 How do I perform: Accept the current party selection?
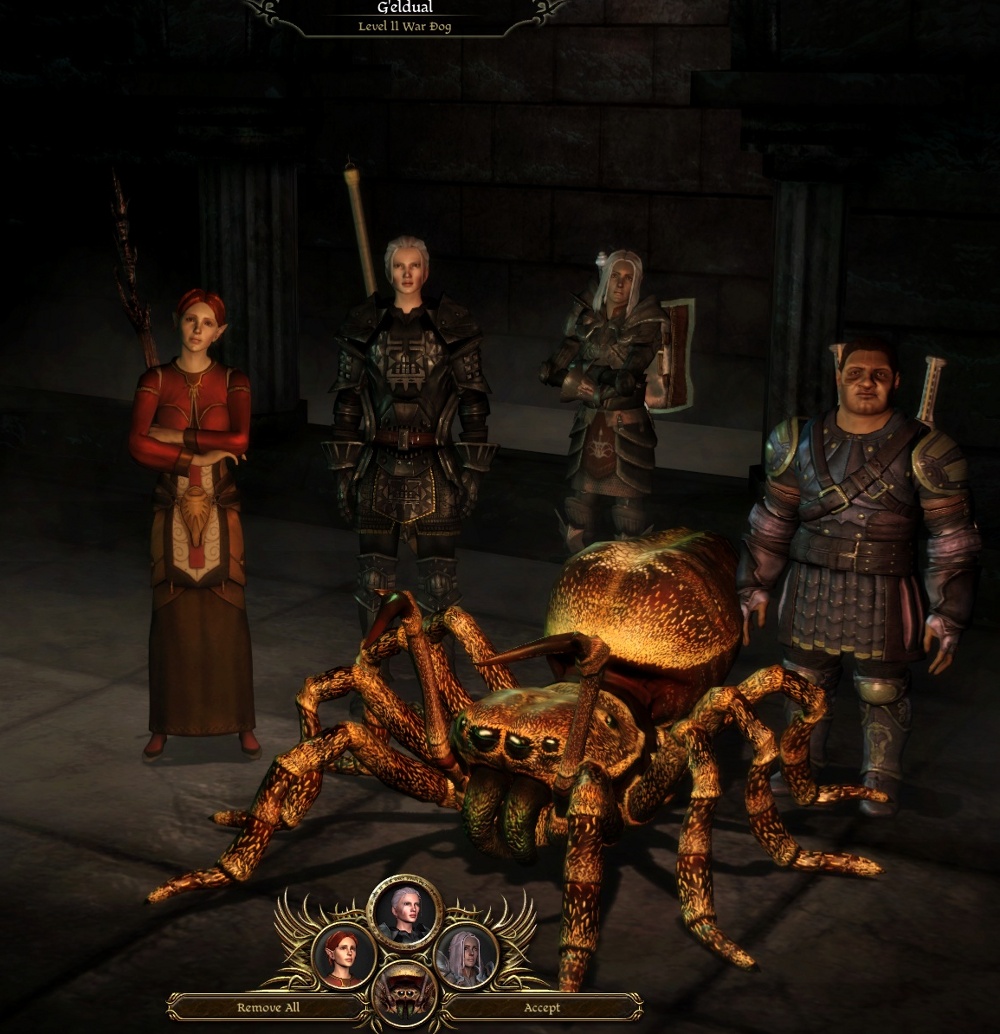tap(542, 1007)
